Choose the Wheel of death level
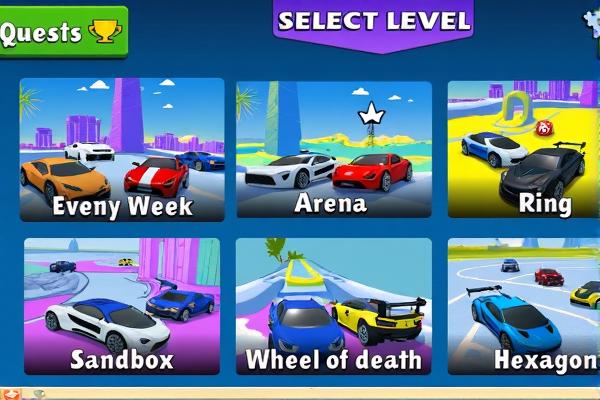 pos(334,306)
